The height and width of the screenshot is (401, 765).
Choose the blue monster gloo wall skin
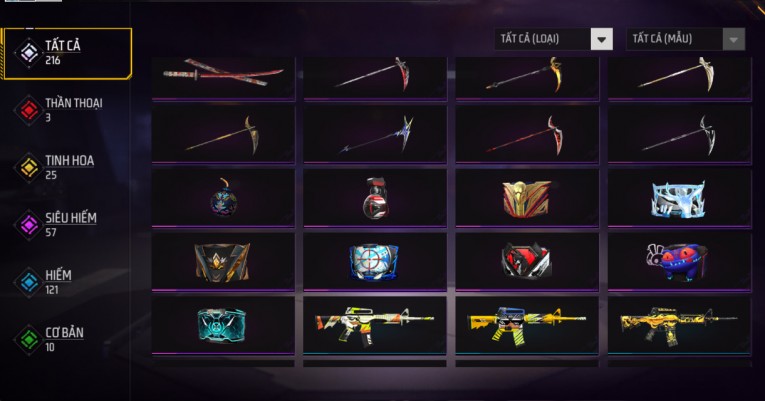point(679,261)
